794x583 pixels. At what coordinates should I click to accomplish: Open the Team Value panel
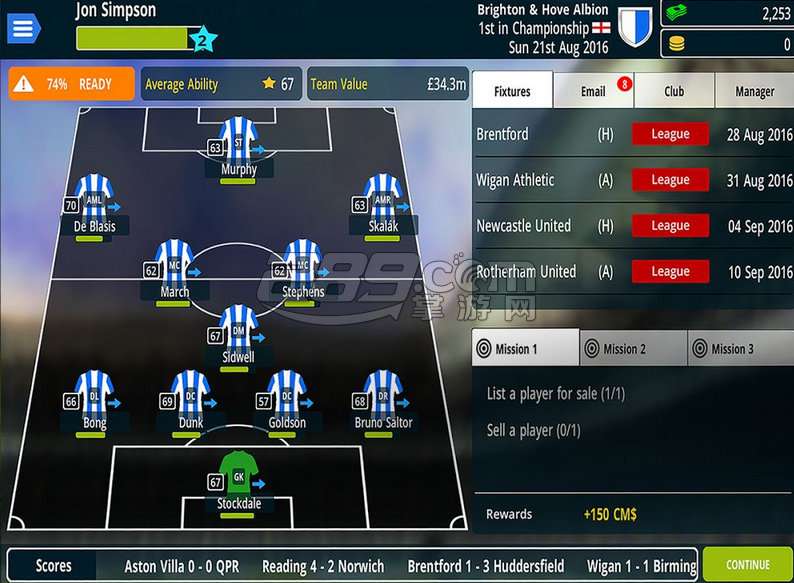(388, 84)
